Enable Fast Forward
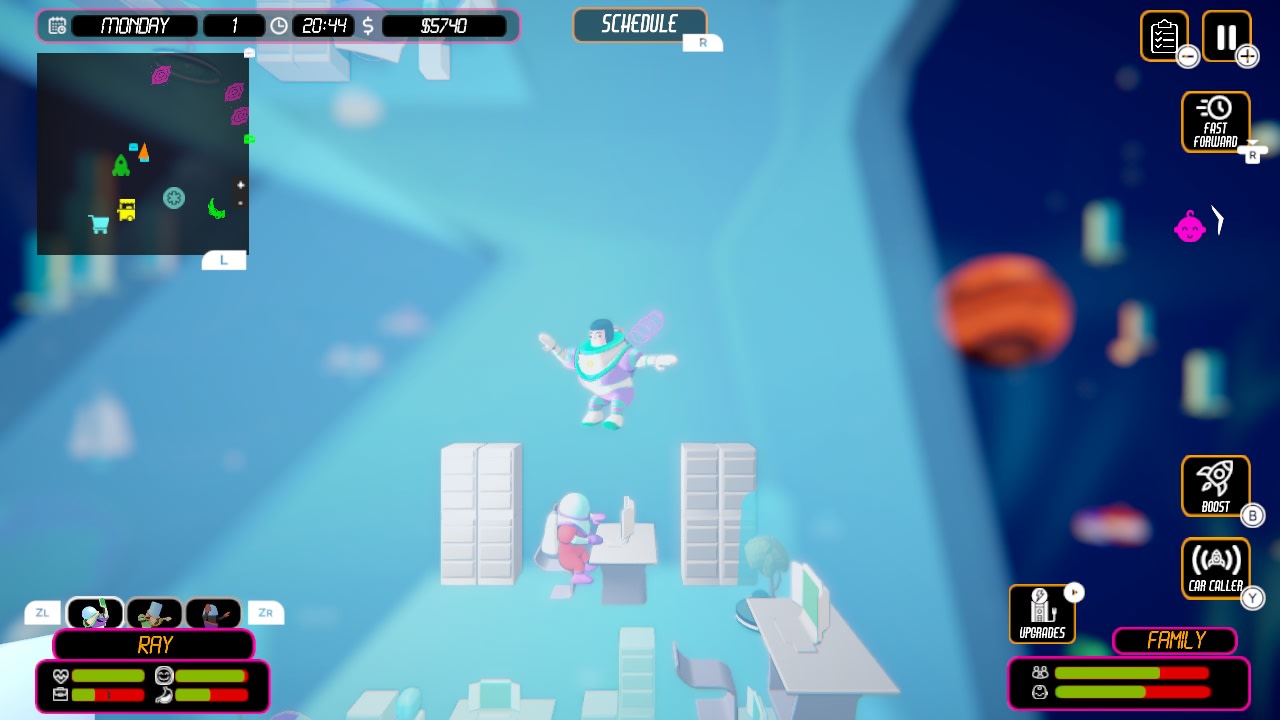The height and width of the screenshot is (720, 1280). tap(1216, 118)
